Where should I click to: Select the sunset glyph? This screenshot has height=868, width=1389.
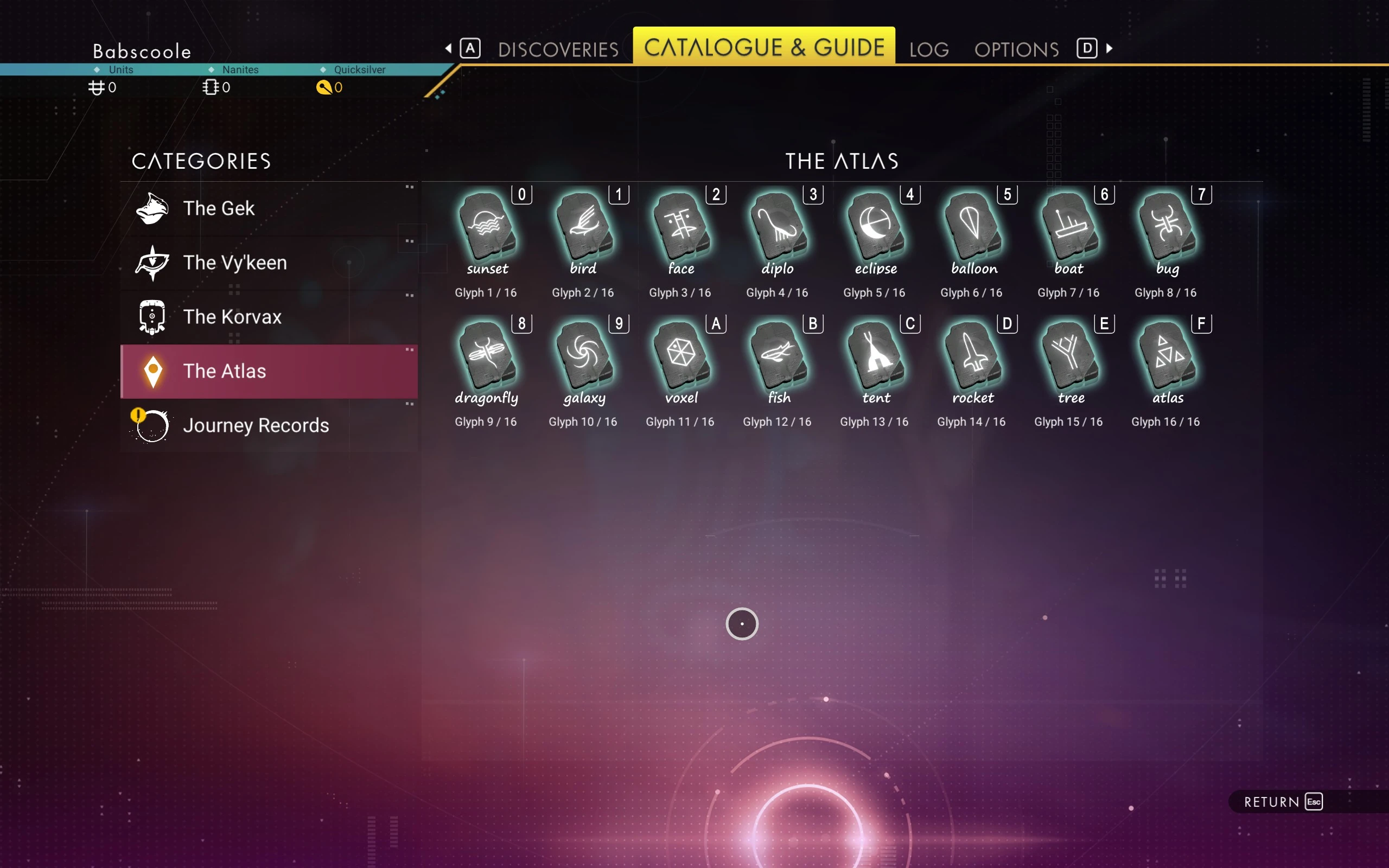click(x=487, y=227)
